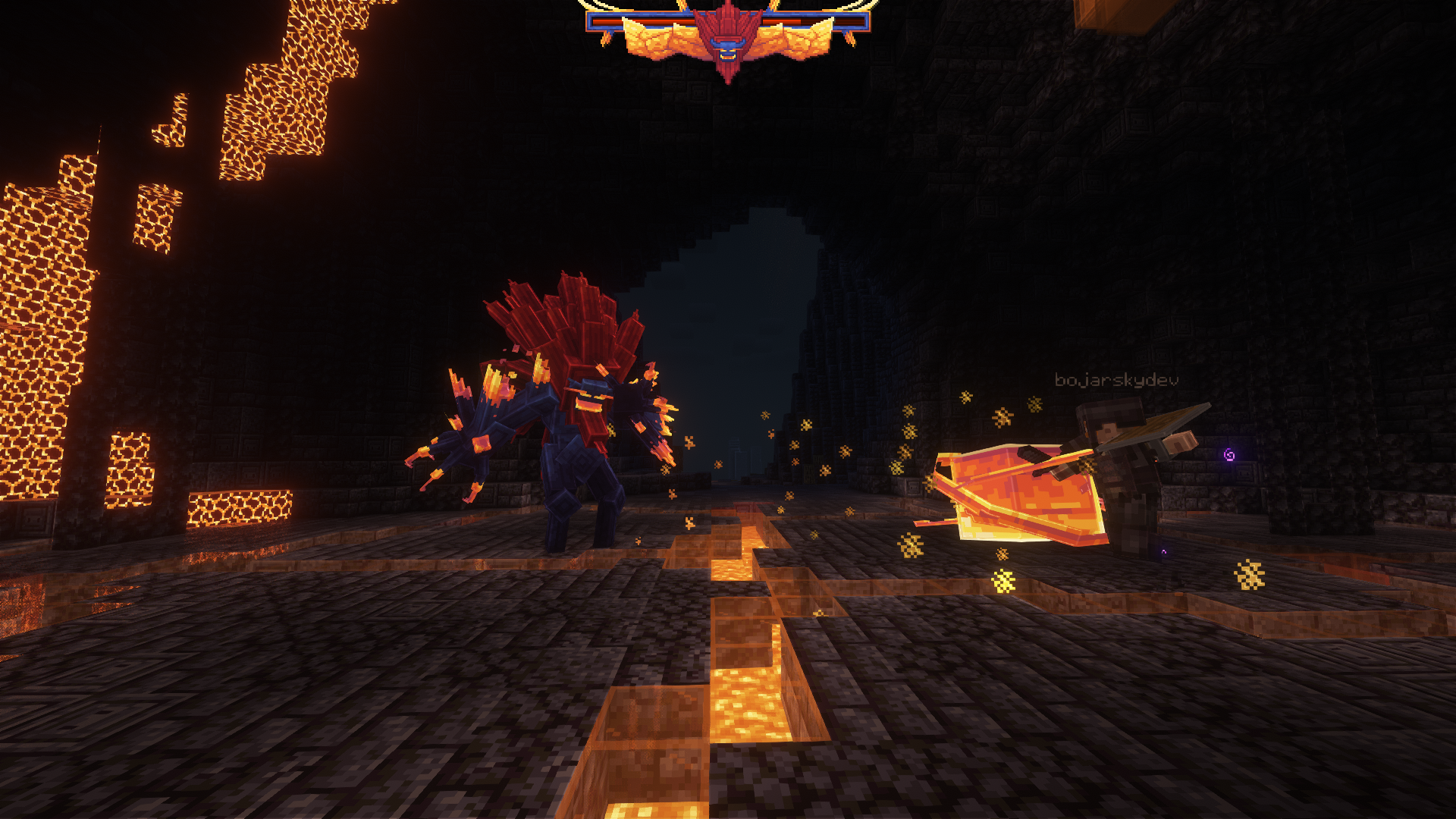
Task: Click the right golden wing of the boss emblem
Action: [796, 42]
